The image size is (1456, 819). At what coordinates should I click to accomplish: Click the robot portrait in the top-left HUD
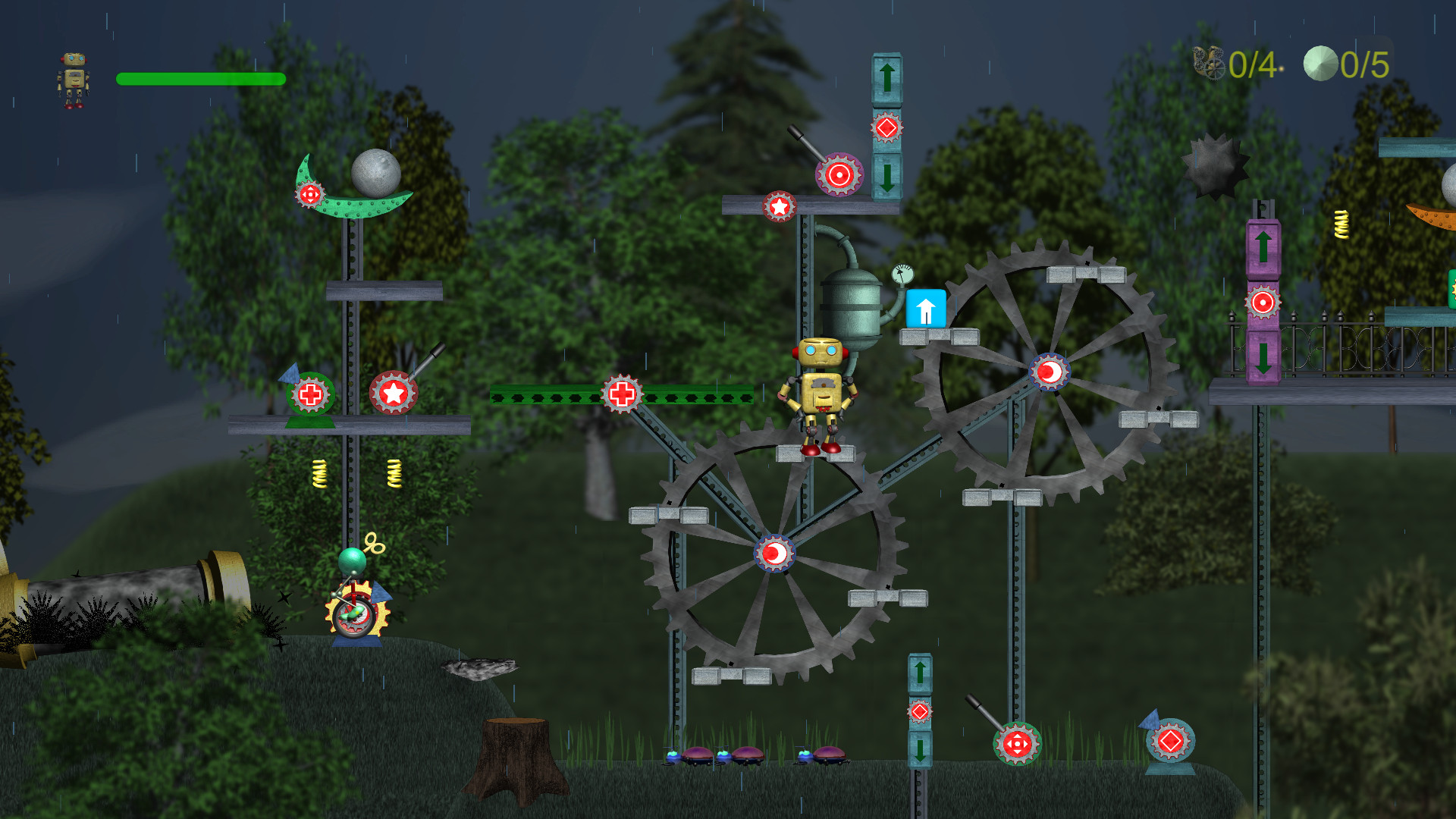pyautogui.click(x=74, y=78)
